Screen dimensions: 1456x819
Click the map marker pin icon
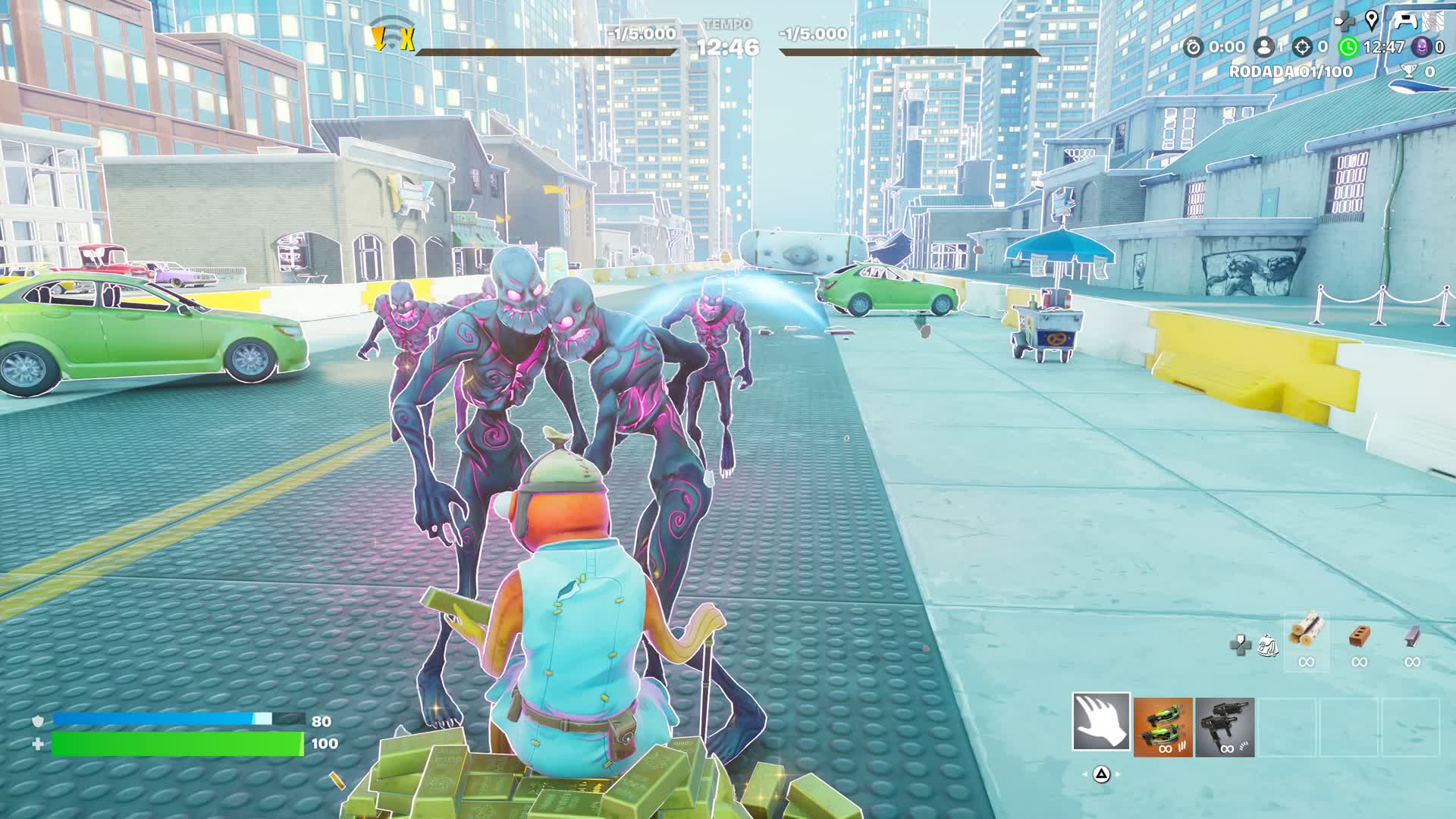1371,20
